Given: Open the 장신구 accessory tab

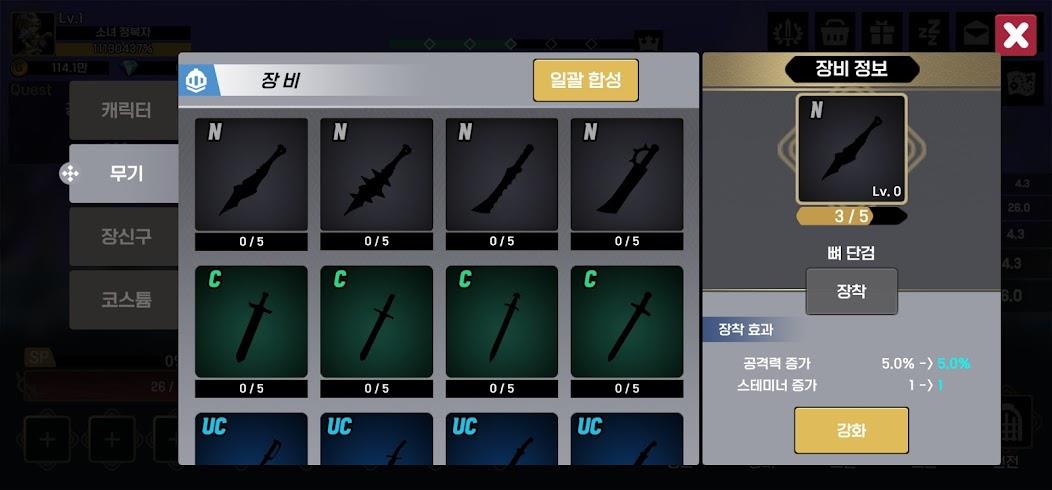Looking at the screenshot, I should pos(125,236).
